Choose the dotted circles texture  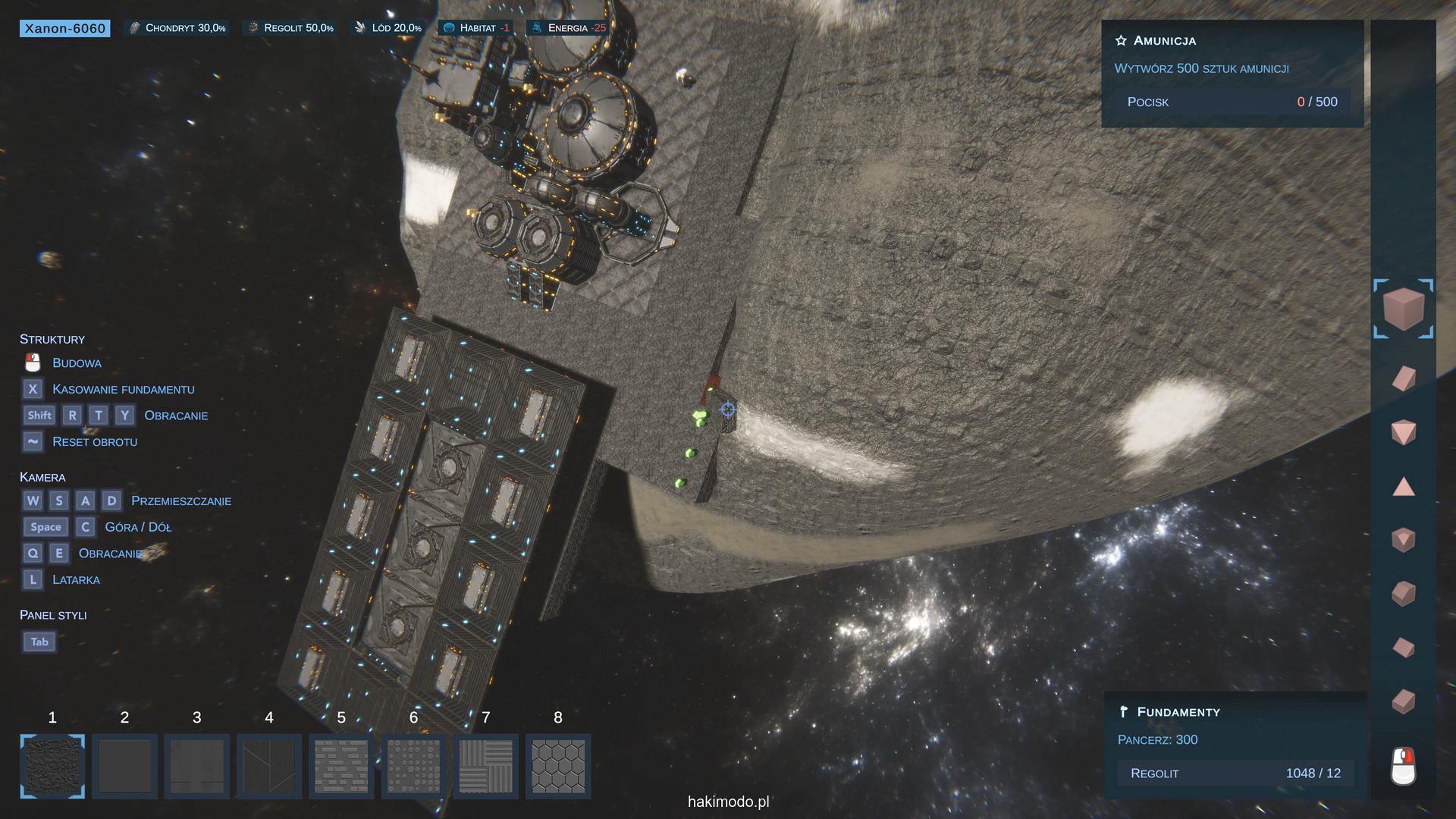pos(413,766)
